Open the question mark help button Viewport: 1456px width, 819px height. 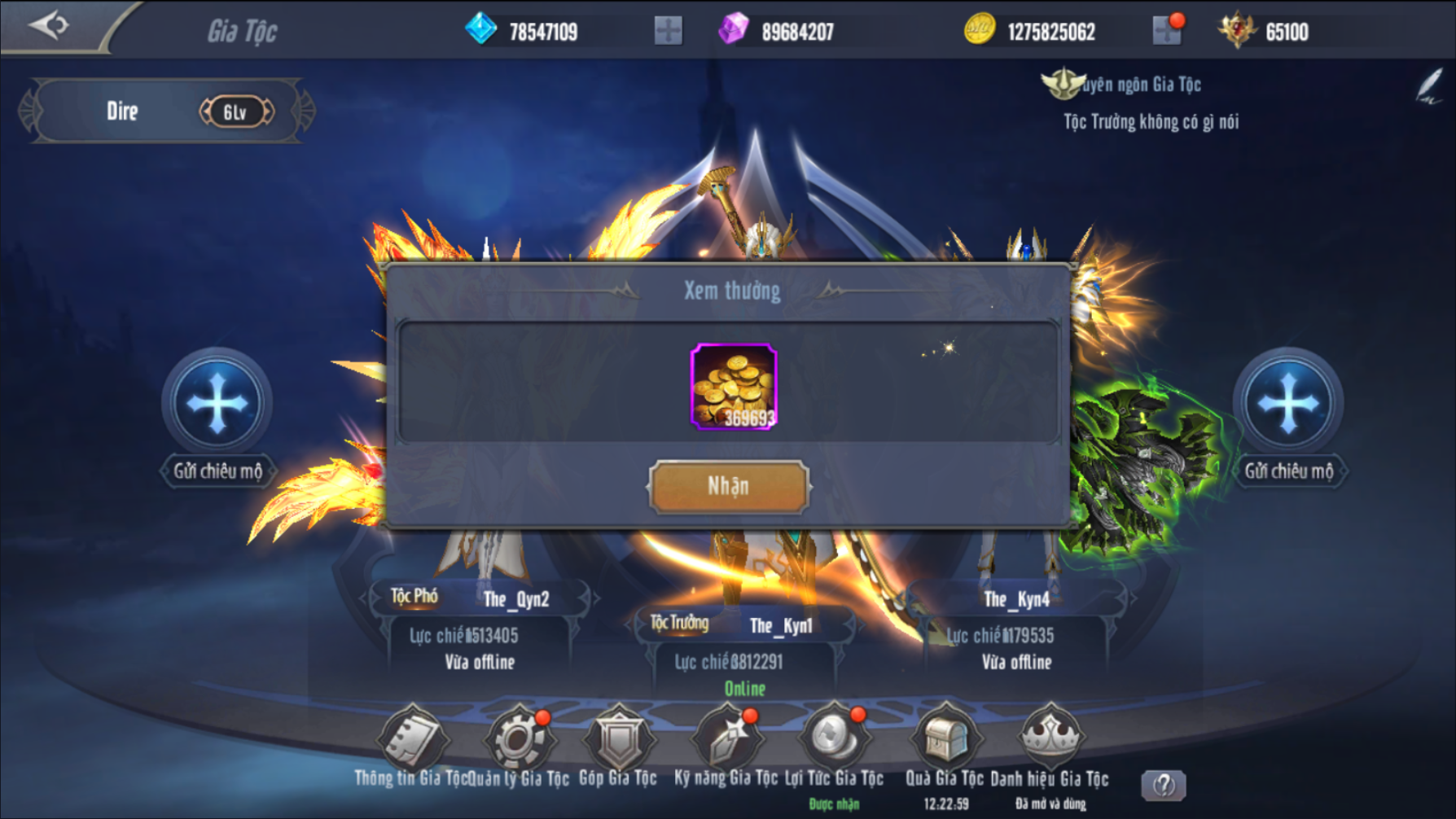1164,785
